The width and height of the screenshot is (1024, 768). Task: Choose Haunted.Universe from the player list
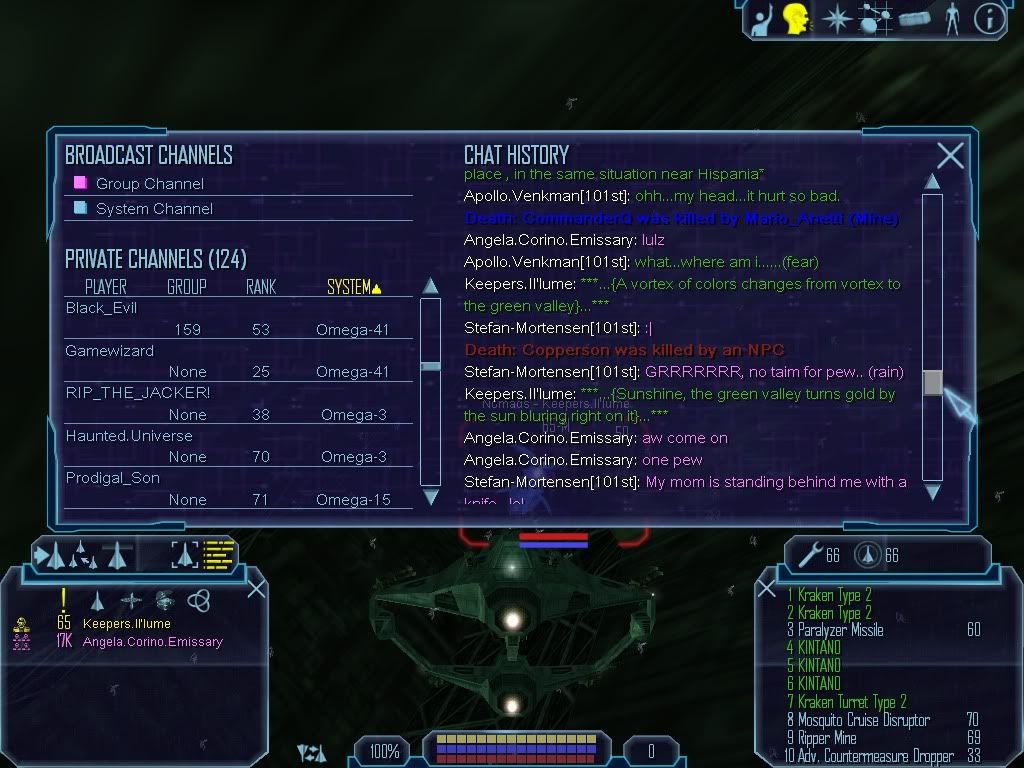pyautogui.click(x=129, y=436)
